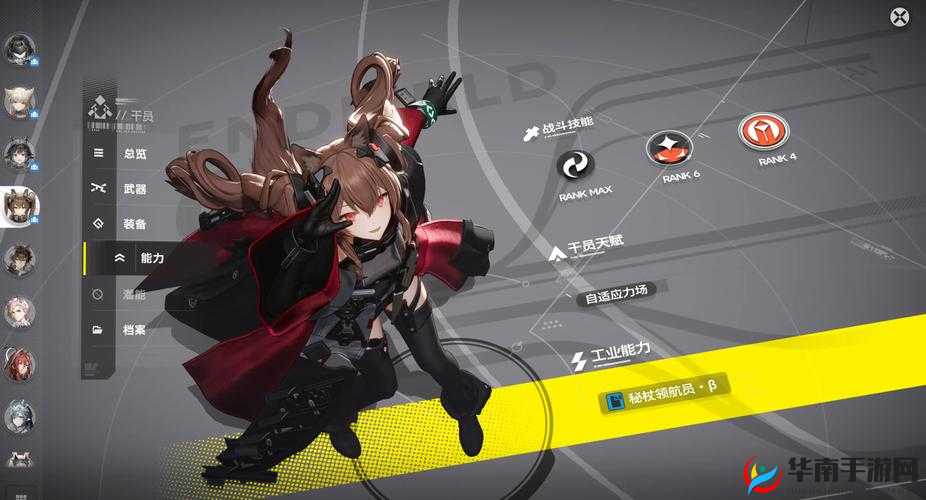
Task: Select the white-haired cat-eared operator portrait
Action: (x=18, y=101)
